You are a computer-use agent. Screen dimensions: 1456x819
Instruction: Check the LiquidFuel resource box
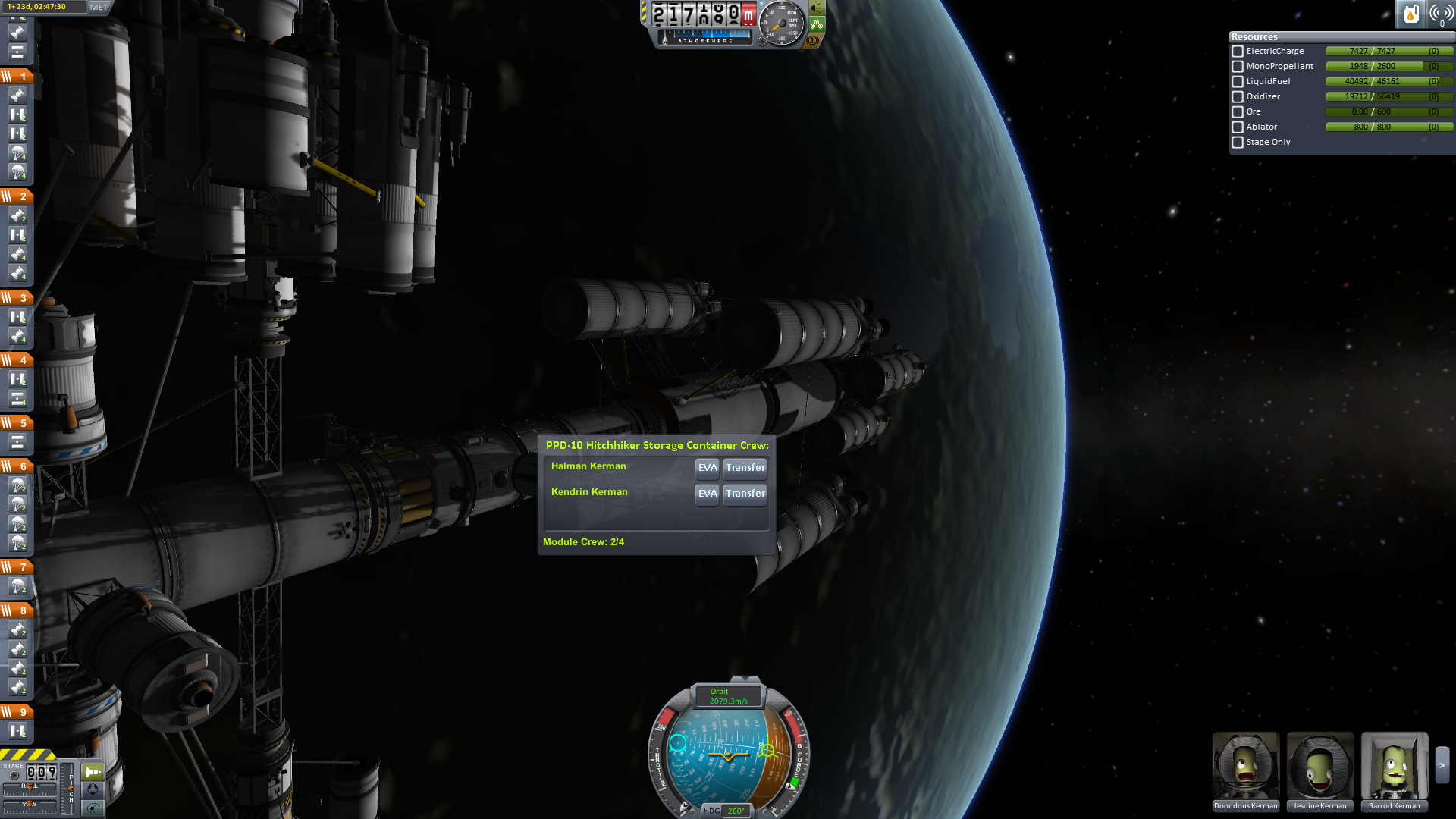(1238, 82)
